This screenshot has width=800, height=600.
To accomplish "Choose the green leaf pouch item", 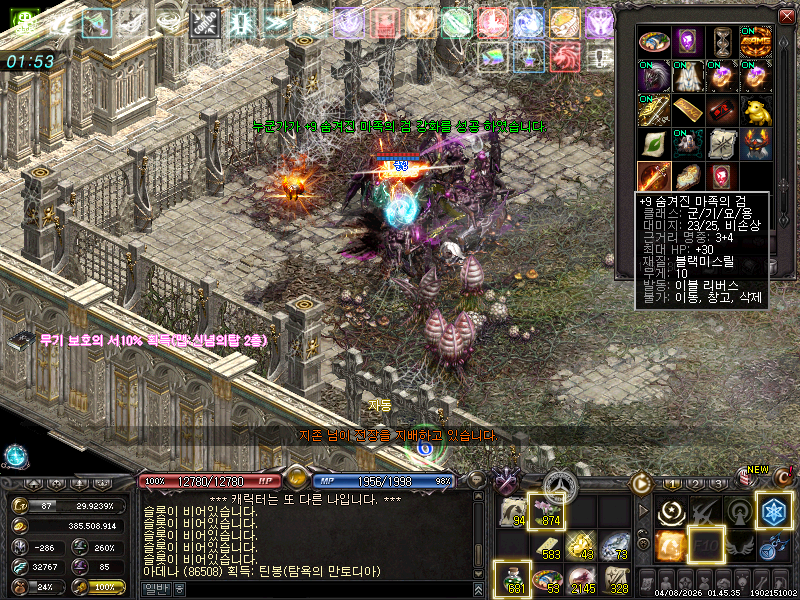I will tap(653, 143).
